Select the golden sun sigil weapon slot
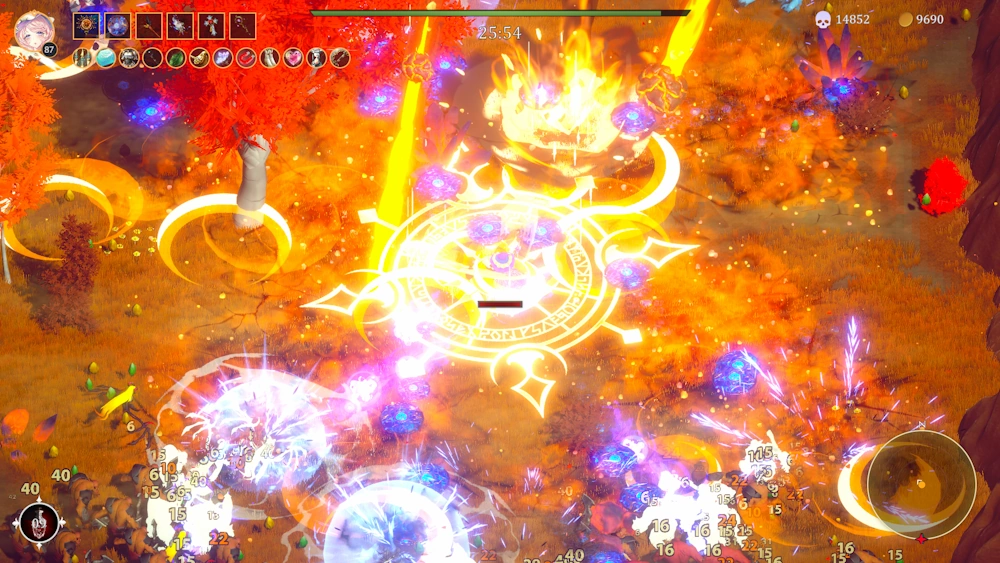1000x563 pixels. point(86,25)
